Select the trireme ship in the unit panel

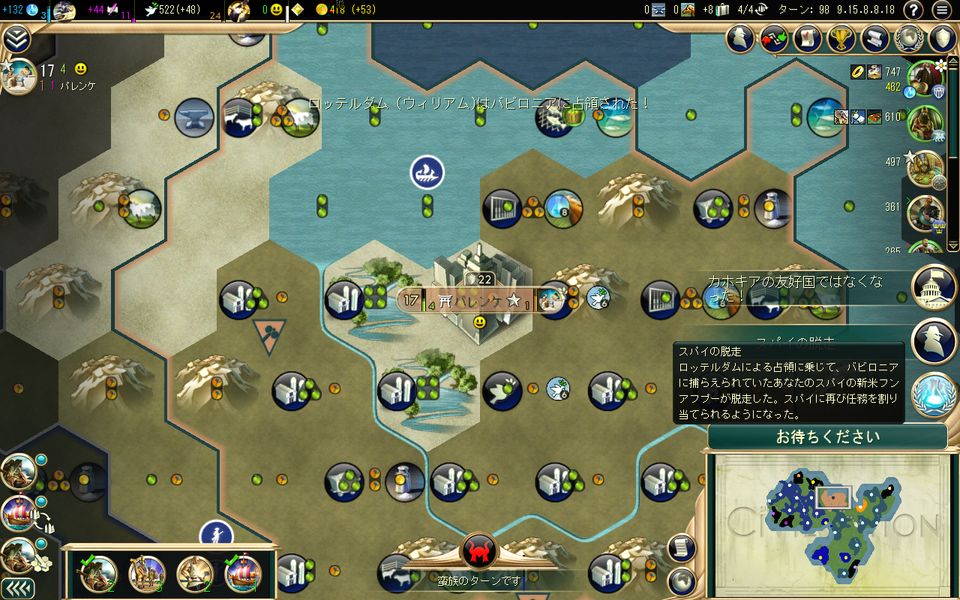click(x=243, y=573)
